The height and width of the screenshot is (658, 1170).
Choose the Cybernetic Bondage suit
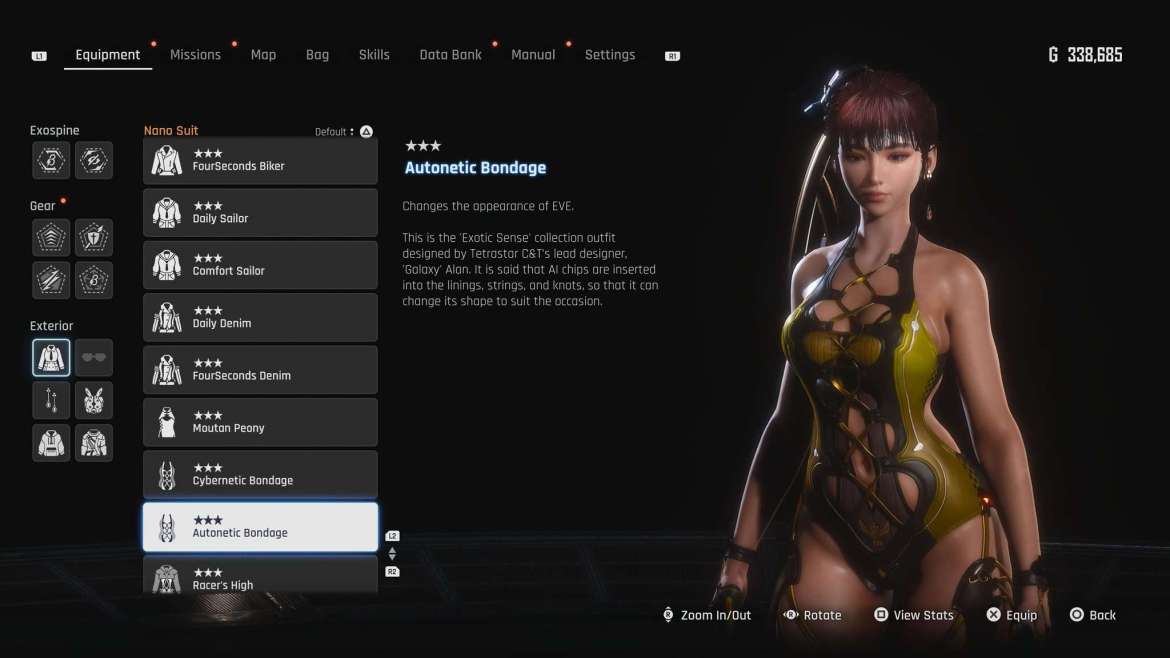[x=260, y=475]
